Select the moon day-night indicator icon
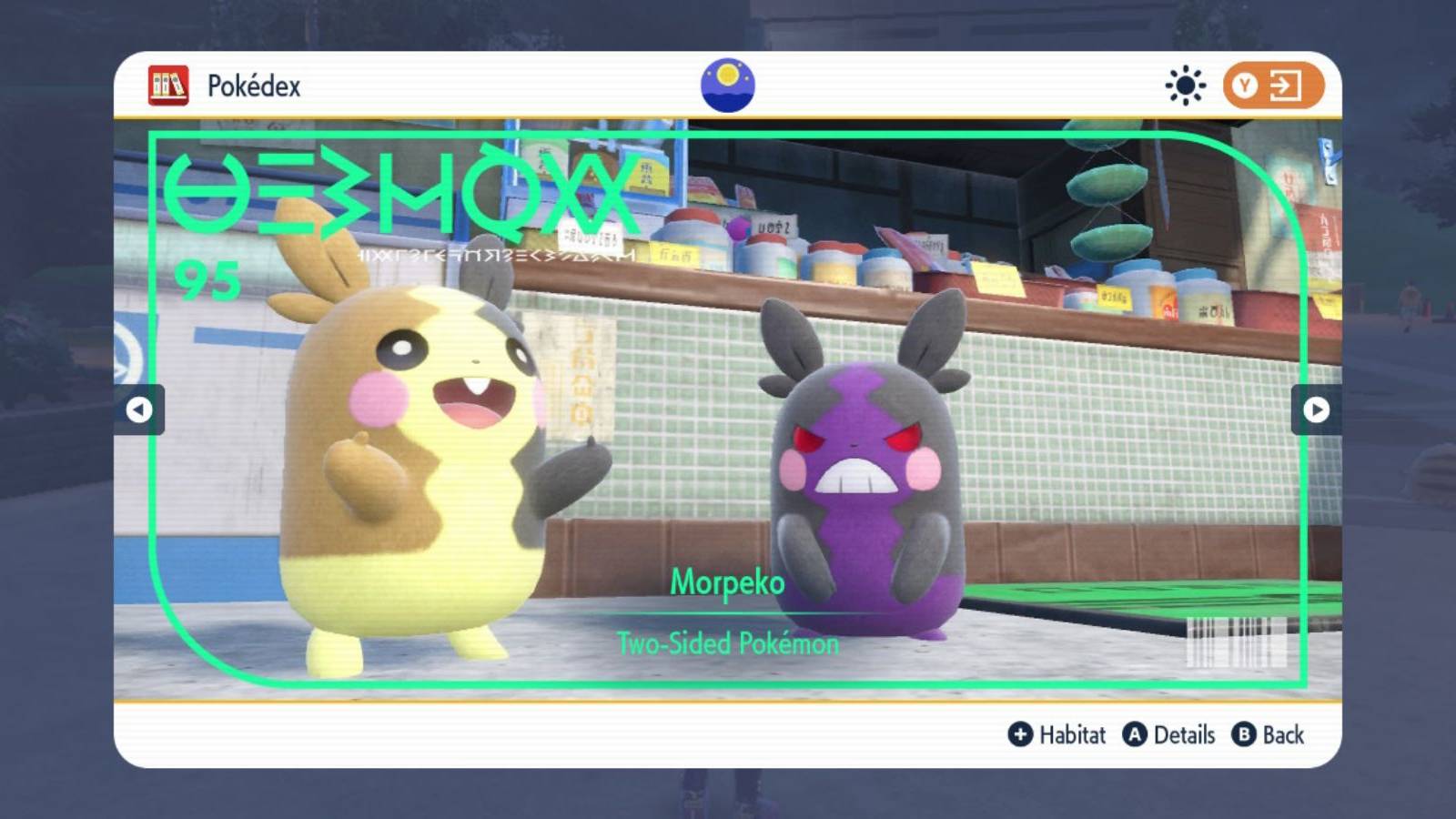1456x819 pixels. coord(728,86)
